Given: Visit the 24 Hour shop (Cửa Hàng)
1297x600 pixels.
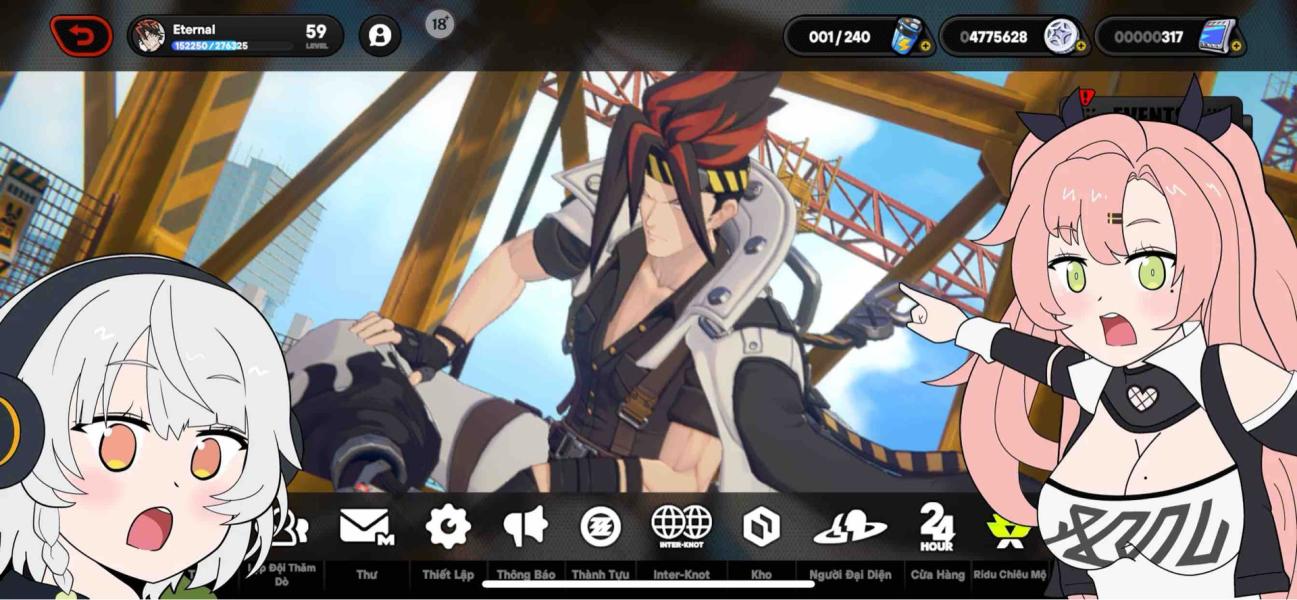Looking at the screenshot, I should 936,527.
